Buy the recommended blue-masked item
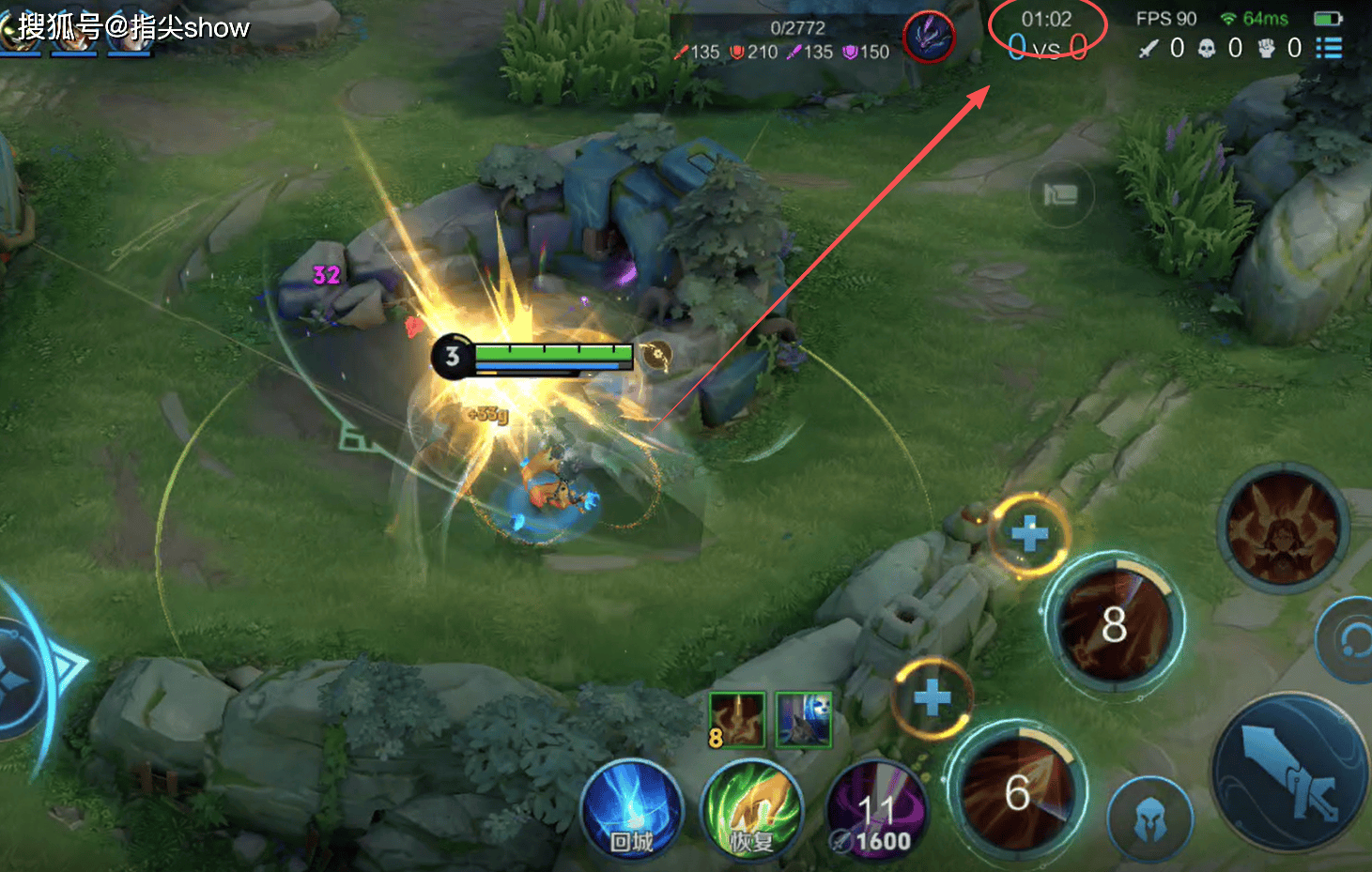1372x872 pixels. 804,720
